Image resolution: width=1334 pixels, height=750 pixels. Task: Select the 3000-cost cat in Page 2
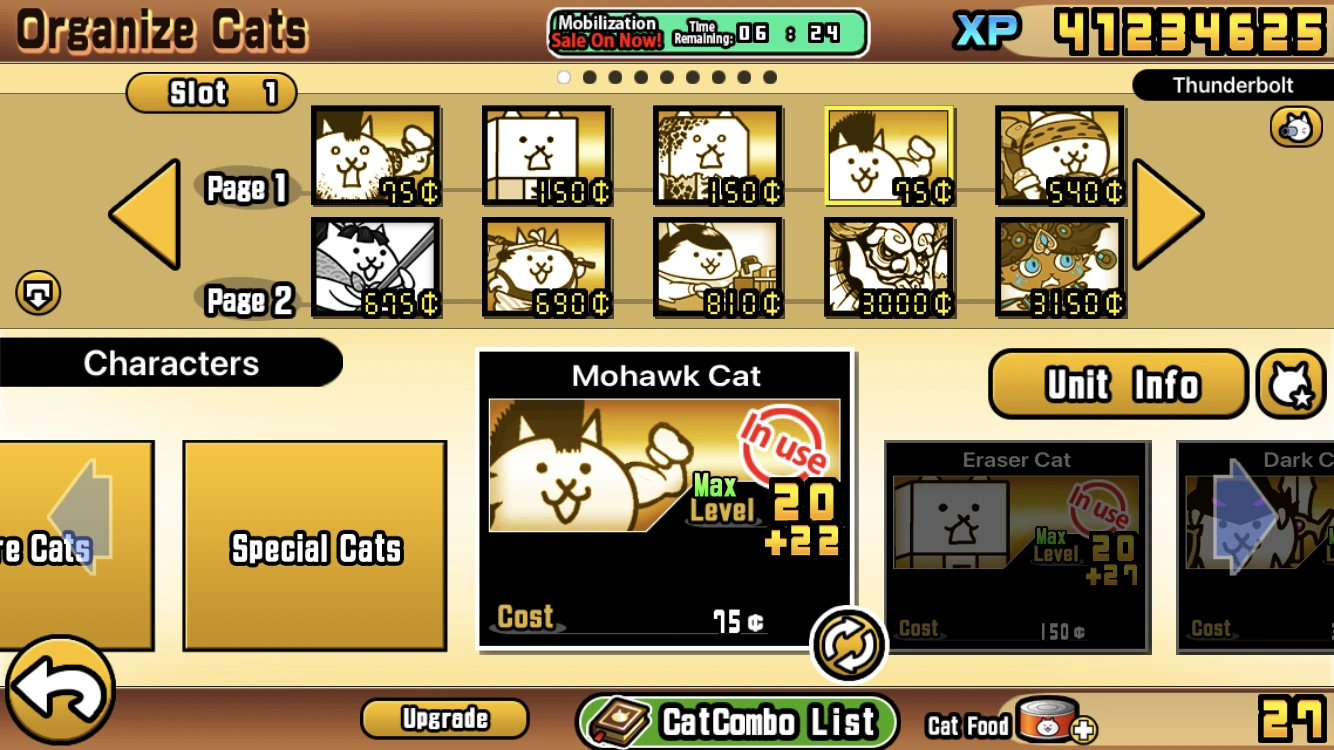pyautogui.click(x=889, y=268)
